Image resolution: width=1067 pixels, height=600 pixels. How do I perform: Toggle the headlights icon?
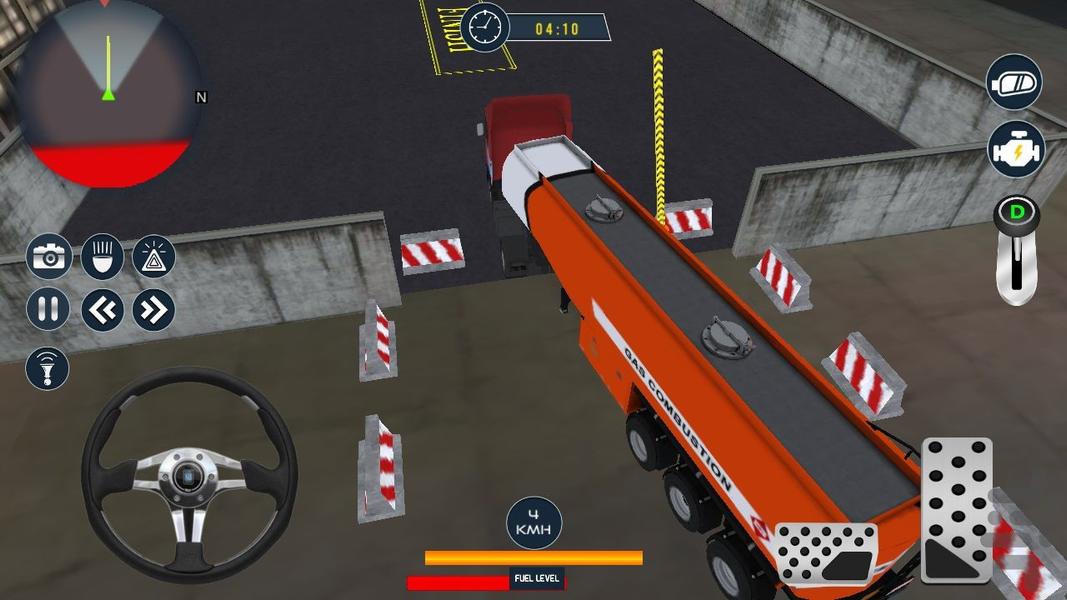(102, 257)
